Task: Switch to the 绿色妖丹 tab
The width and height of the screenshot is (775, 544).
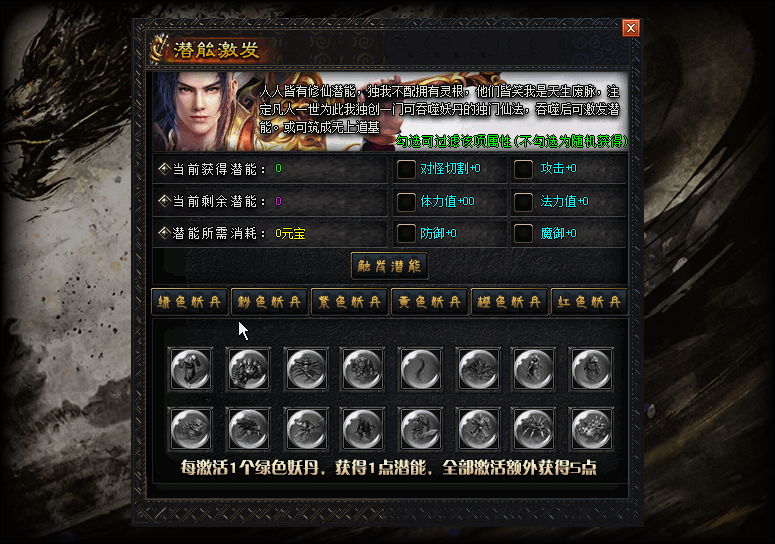Action: tap(189, 302)
